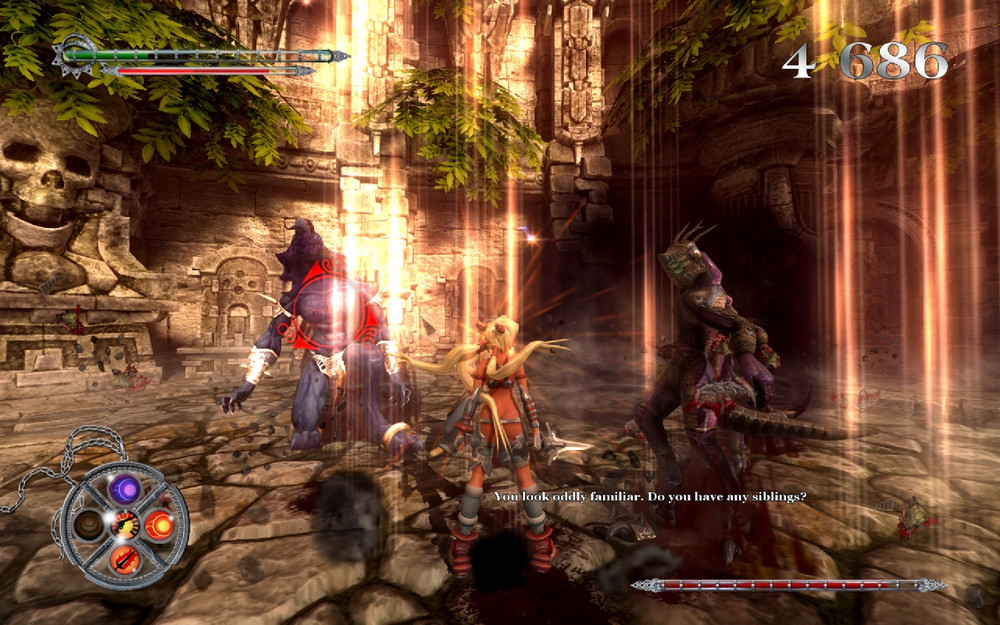1000x625 pixels.
Task: Select the purple orb spell in the amulet
Action: point(125,488)
